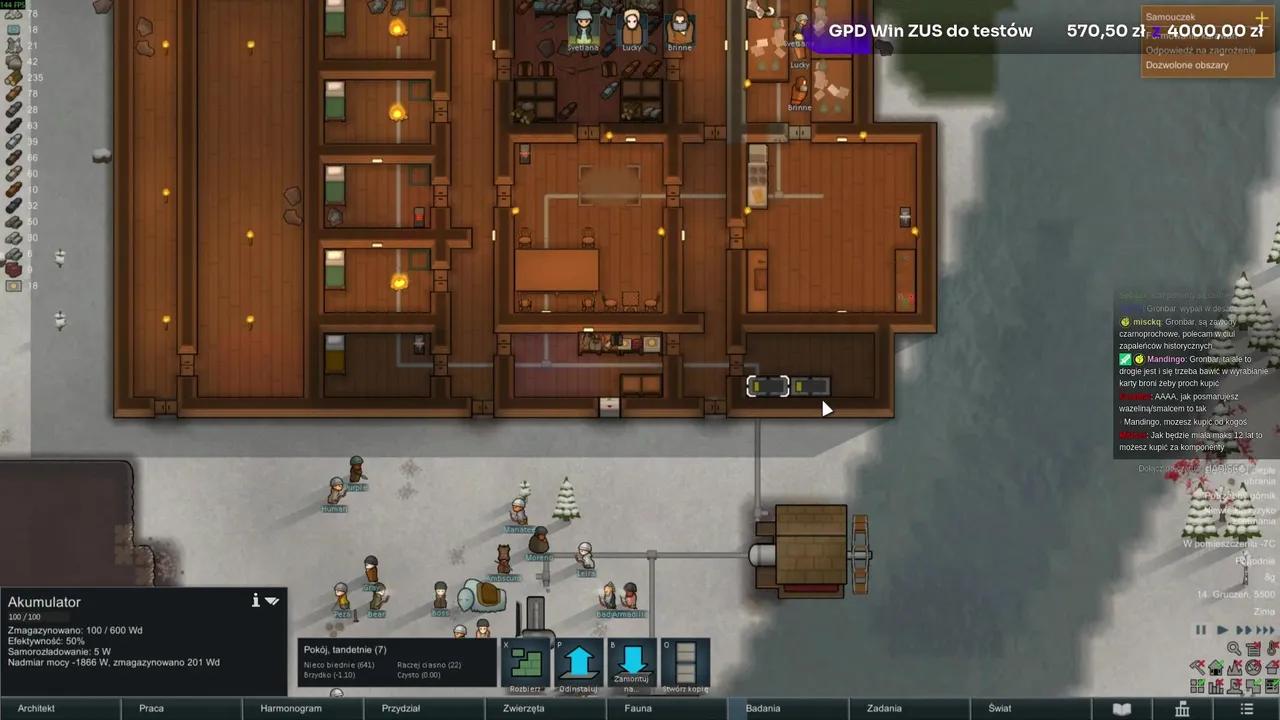Select colonist Svetlana's portrait in colonist bar

point(583,28)
